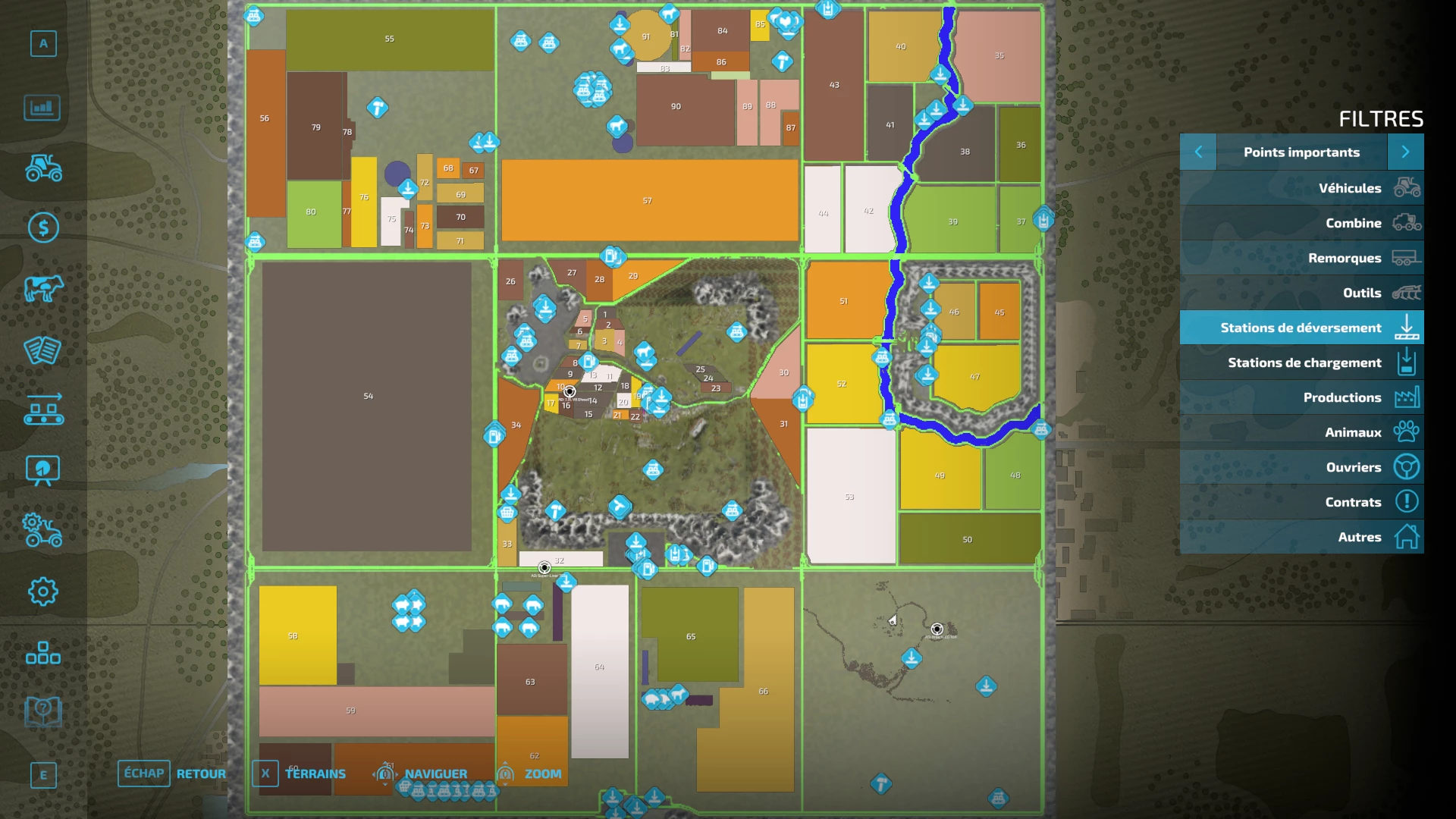Screen dimensions: 1456x819
Task: Open the workshop menu with the gear-tractor icon
Action: click(x=43, y=527)
